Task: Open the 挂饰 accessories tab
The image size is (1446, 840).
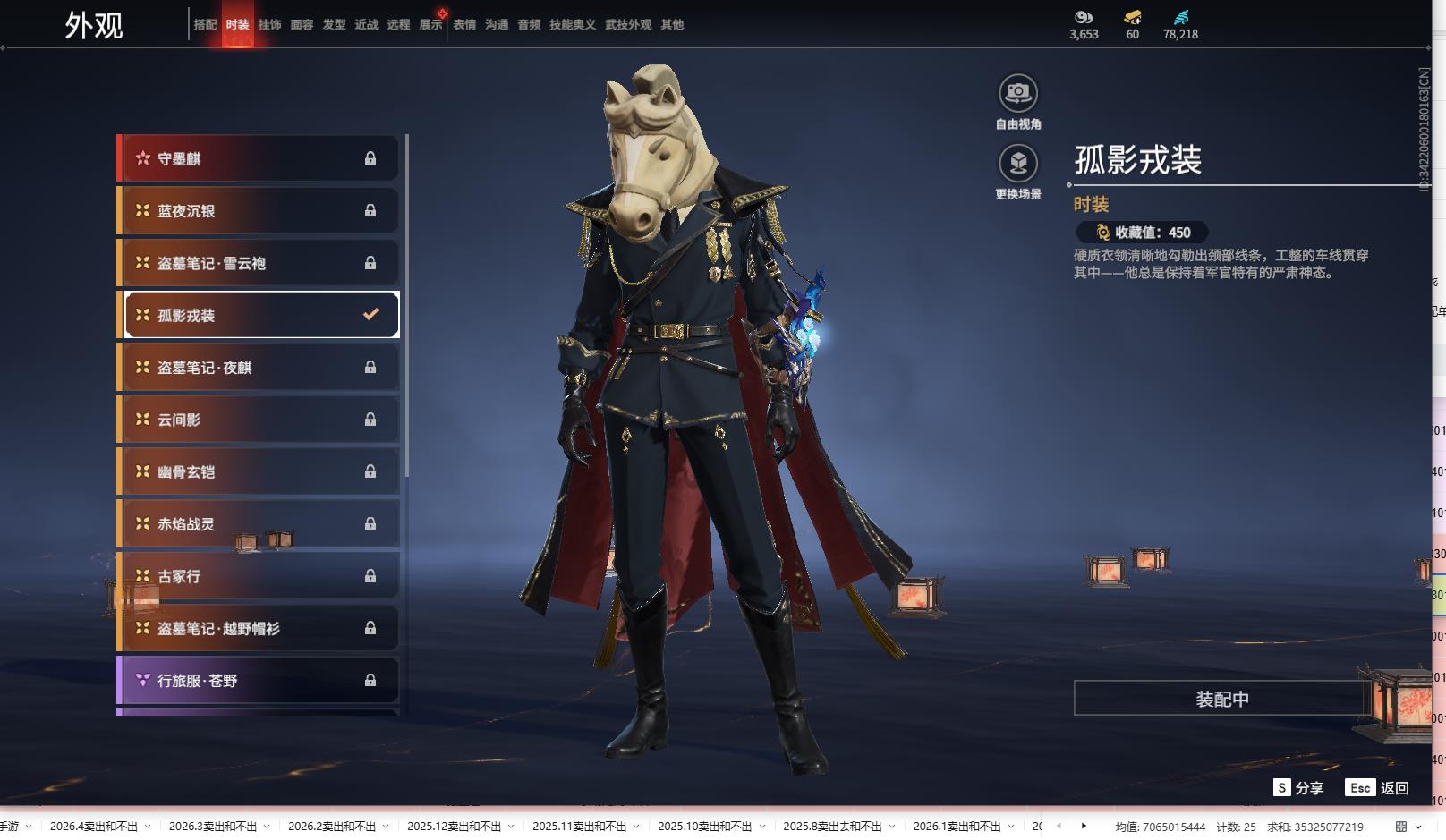Action: pos(269,25)
